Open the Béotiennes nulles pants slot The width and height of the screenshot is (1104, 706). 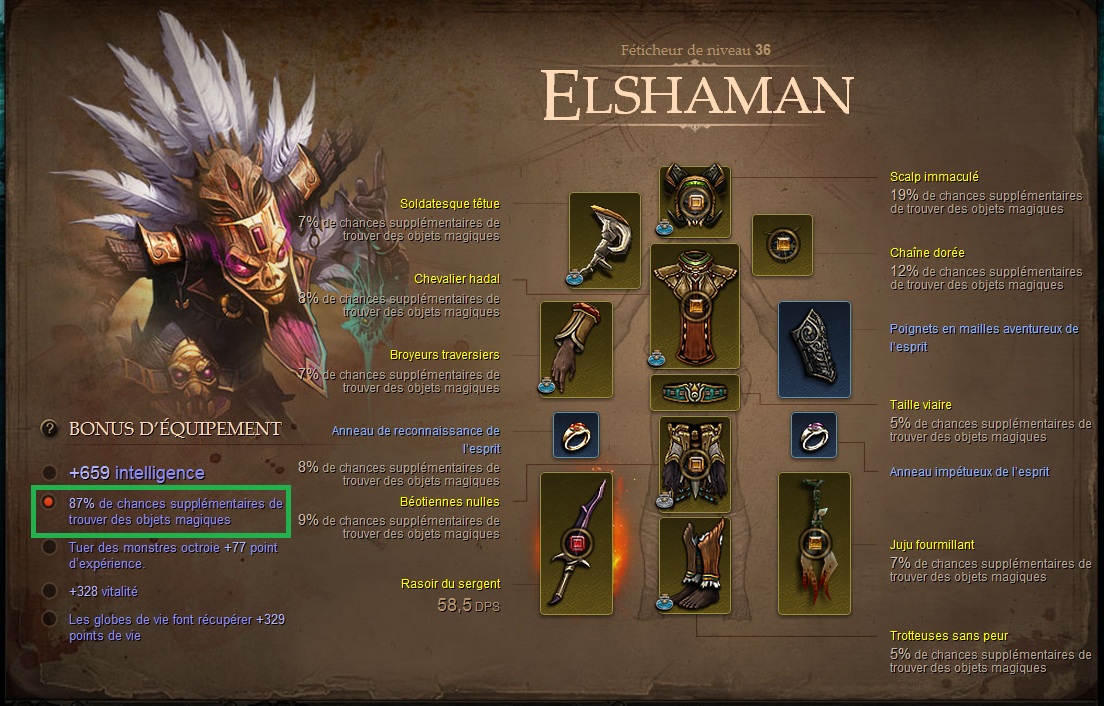coord(694,462)
